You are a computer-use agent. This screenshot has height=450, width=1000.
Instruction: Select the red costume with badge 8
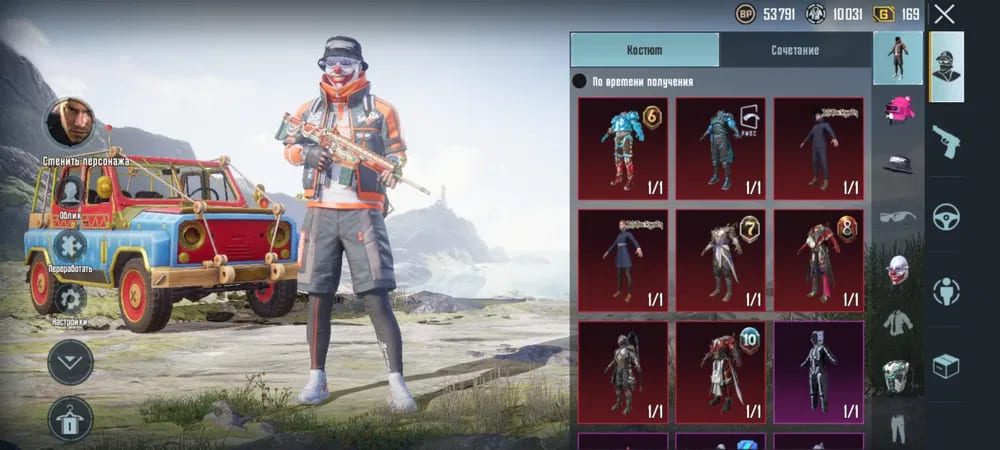(818, 259)
